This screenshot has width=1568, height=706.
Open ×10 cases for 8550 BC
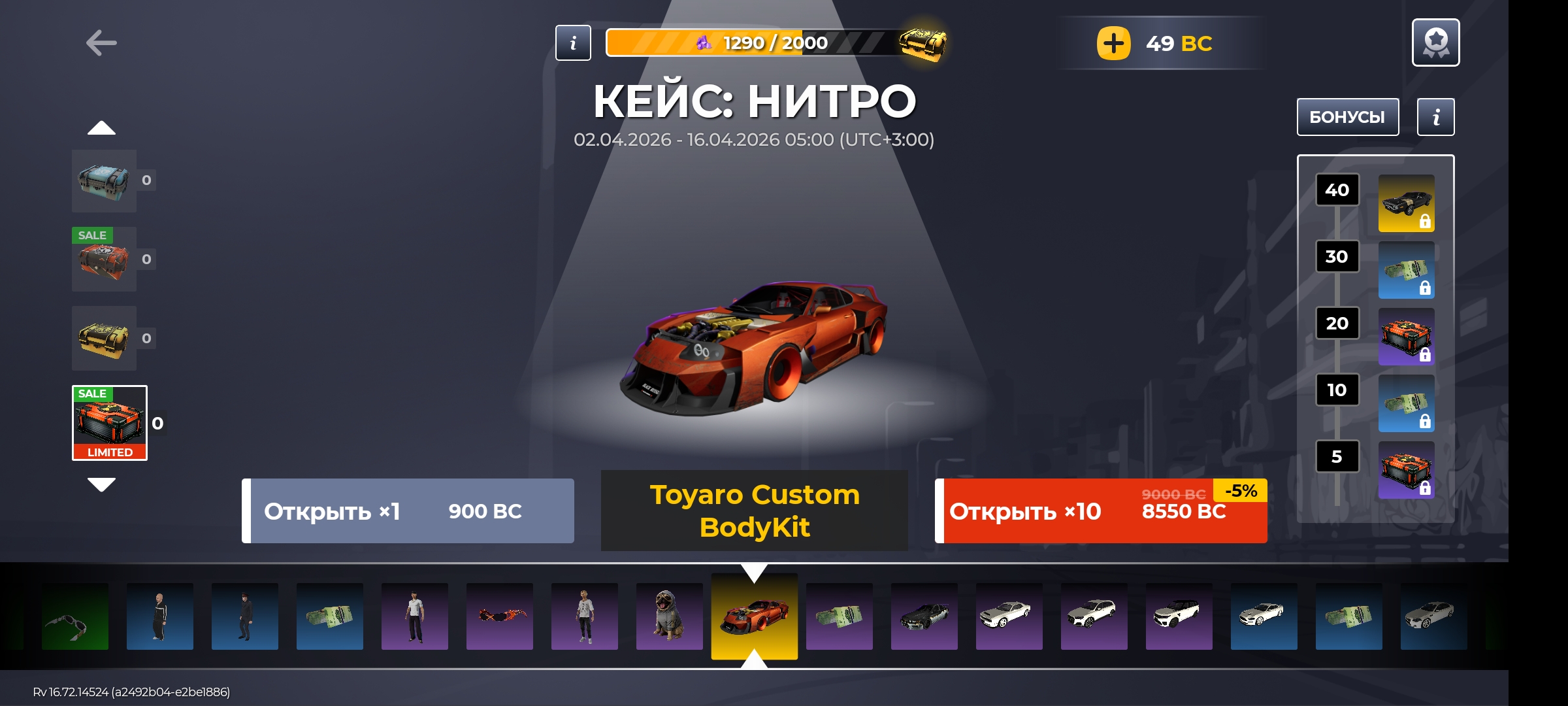point(1102,511)
